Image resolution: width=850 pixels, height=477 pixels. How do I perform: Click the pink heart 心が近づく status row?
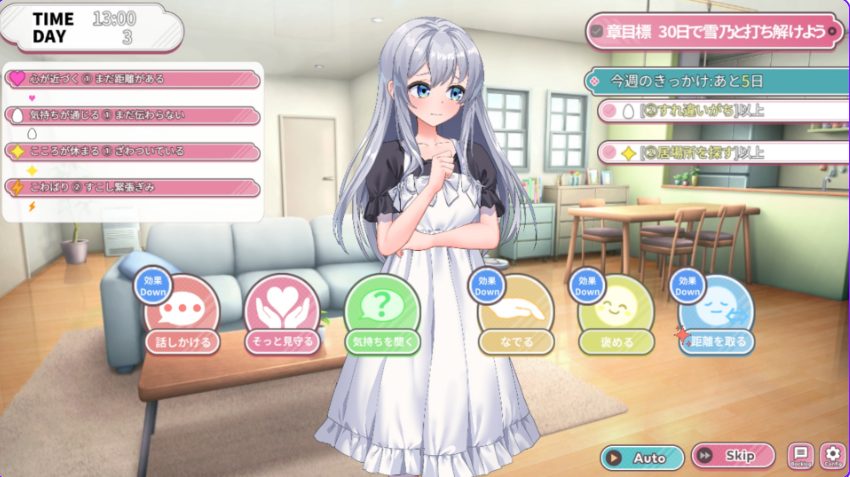pyautogui.click(x=132, y=78)
